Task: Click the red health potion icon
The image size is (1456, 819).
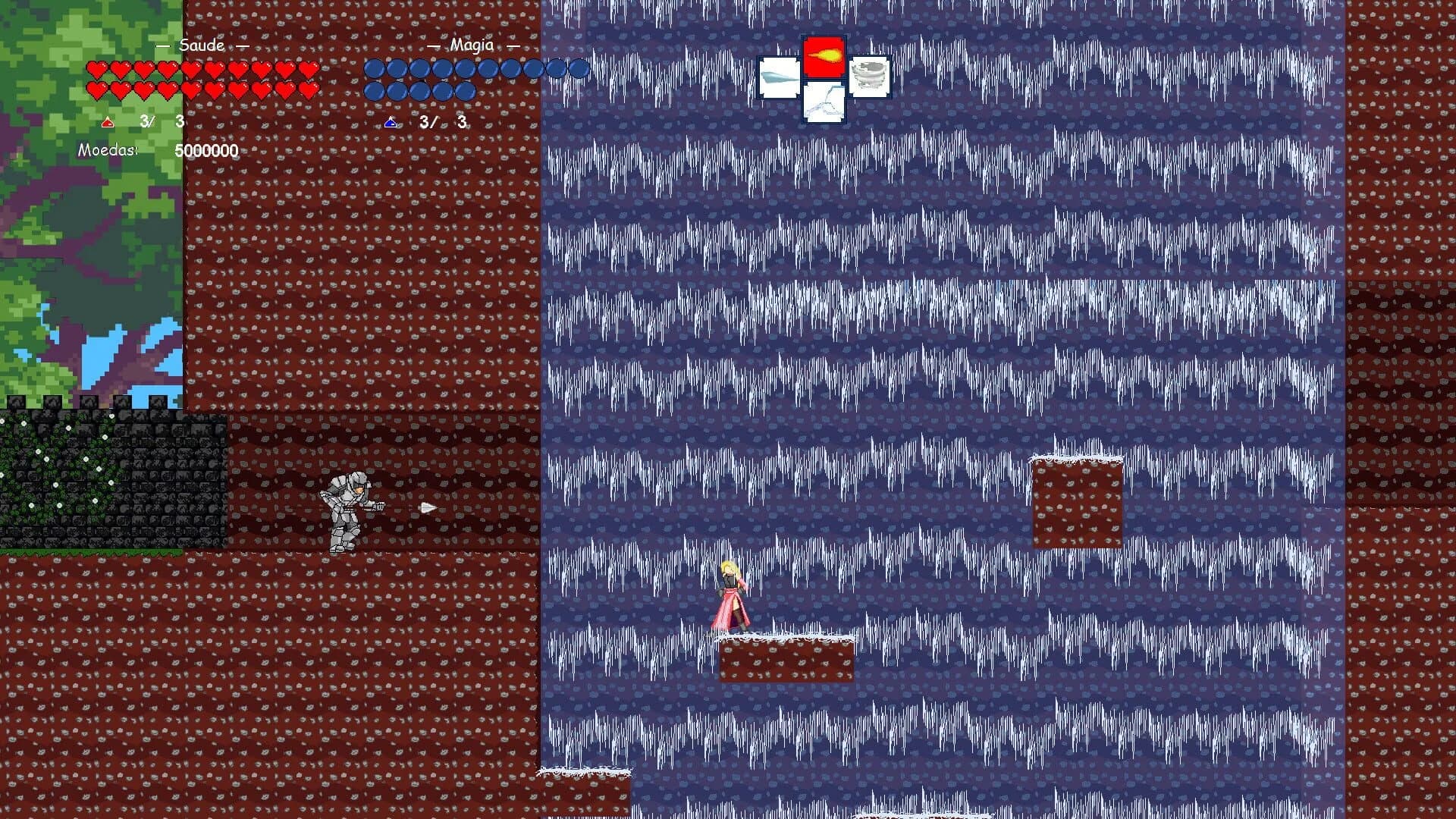Action: [108, 121]
